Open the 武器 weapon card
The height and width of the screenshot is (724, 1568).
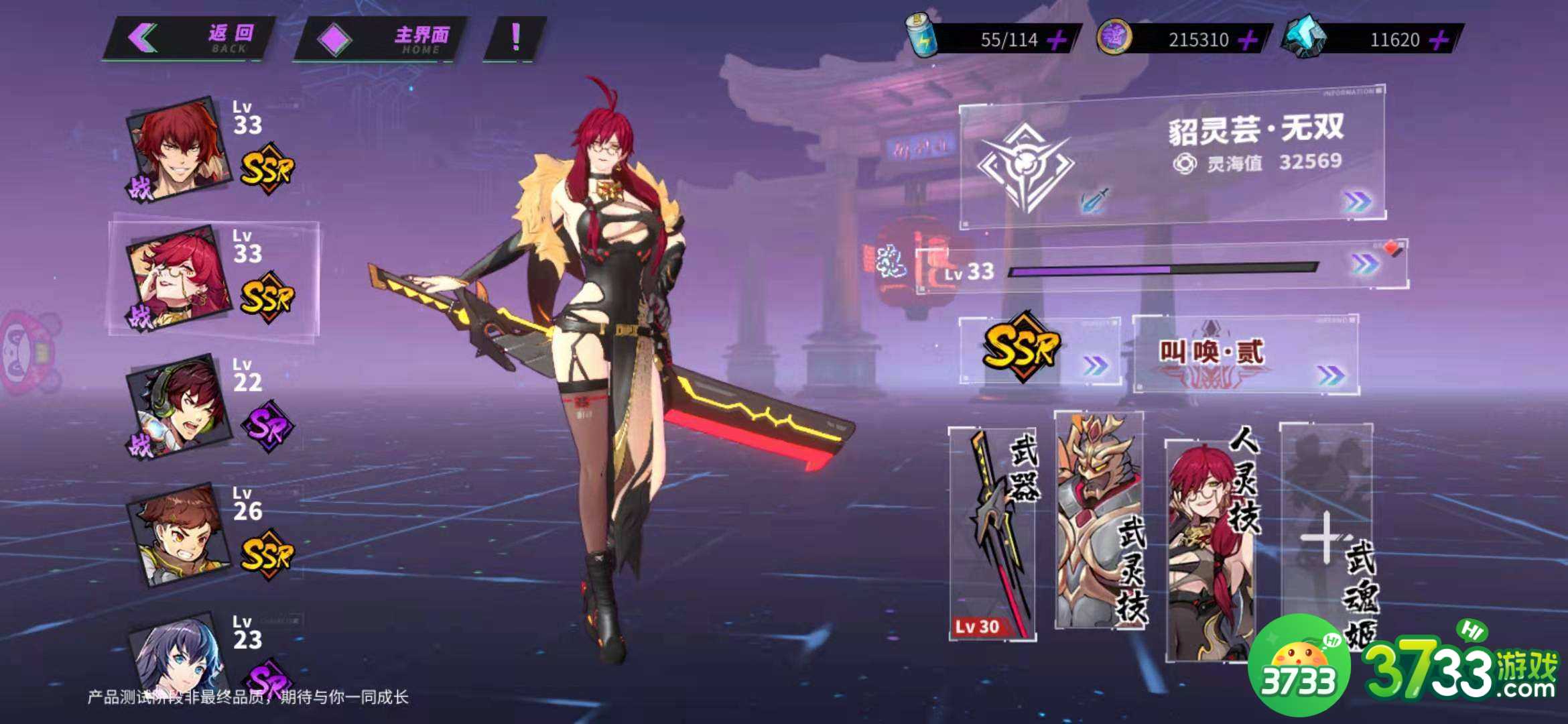(x=993, y=533)
